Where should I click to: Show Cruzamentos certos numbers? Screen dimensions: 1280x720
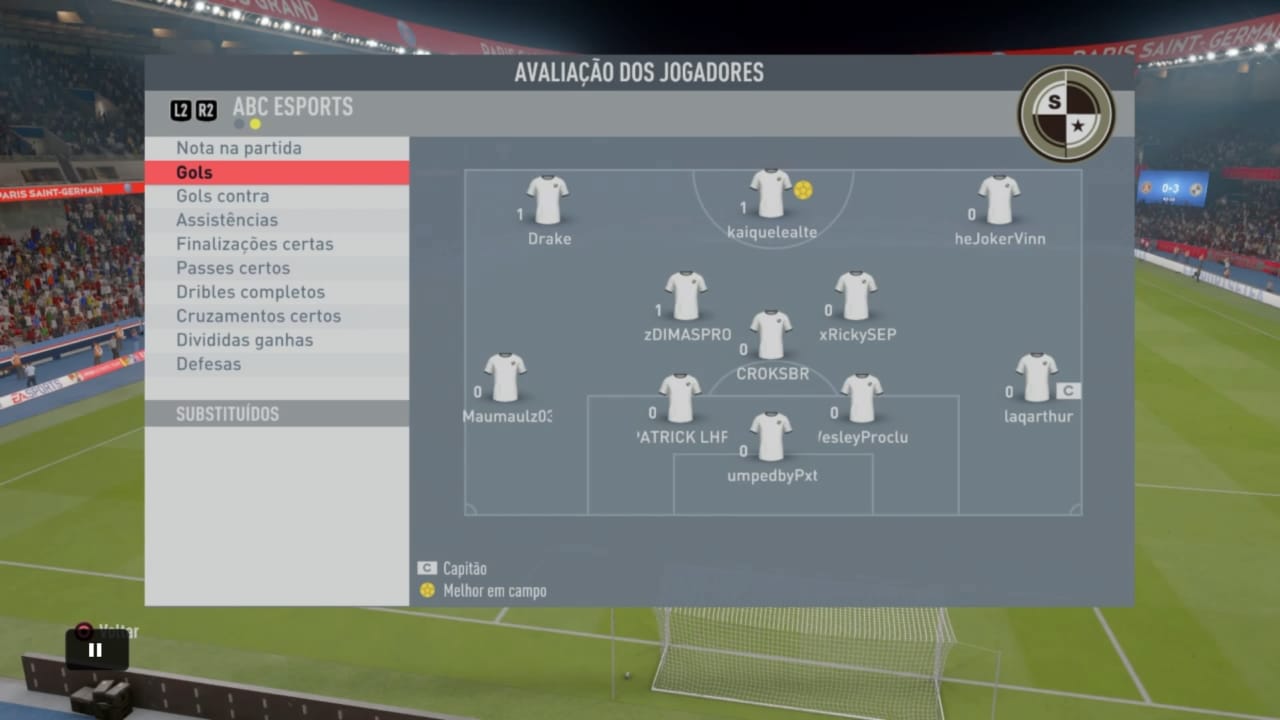click(258, 316)
